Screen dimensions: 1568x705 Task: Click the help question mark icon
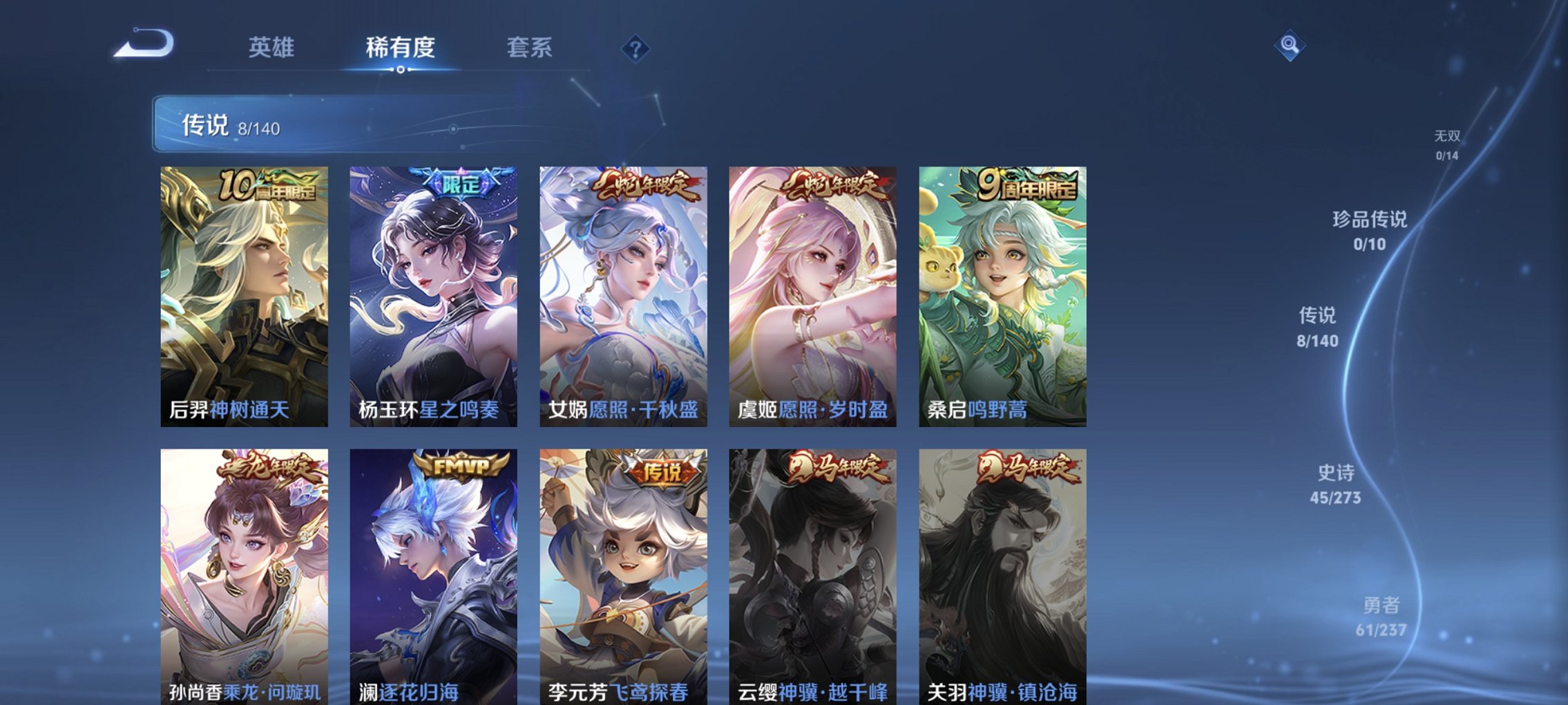[636, 49]
